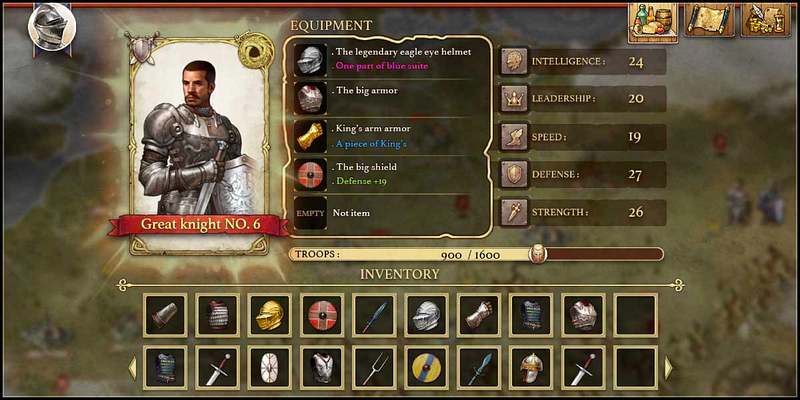Pick the golden helmet in inventory

[269, 315]
